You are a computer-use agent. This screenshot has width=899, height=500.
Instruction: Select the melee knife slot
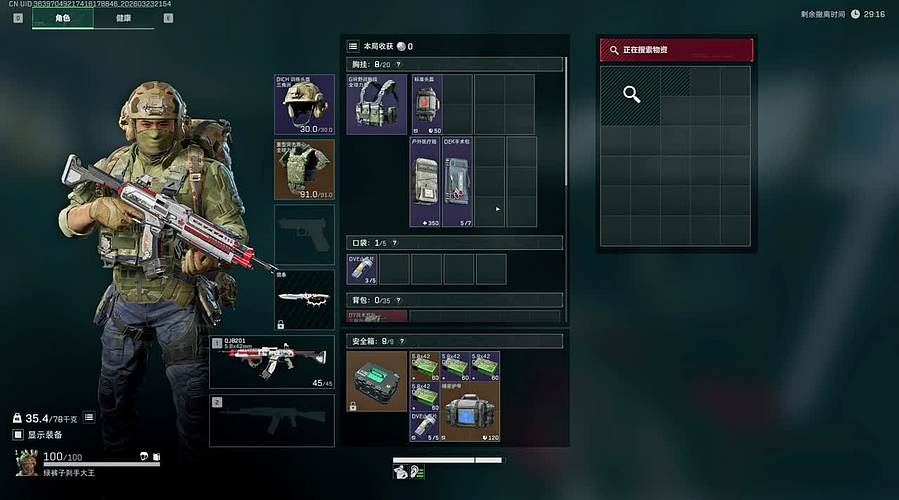click(305, 299)
